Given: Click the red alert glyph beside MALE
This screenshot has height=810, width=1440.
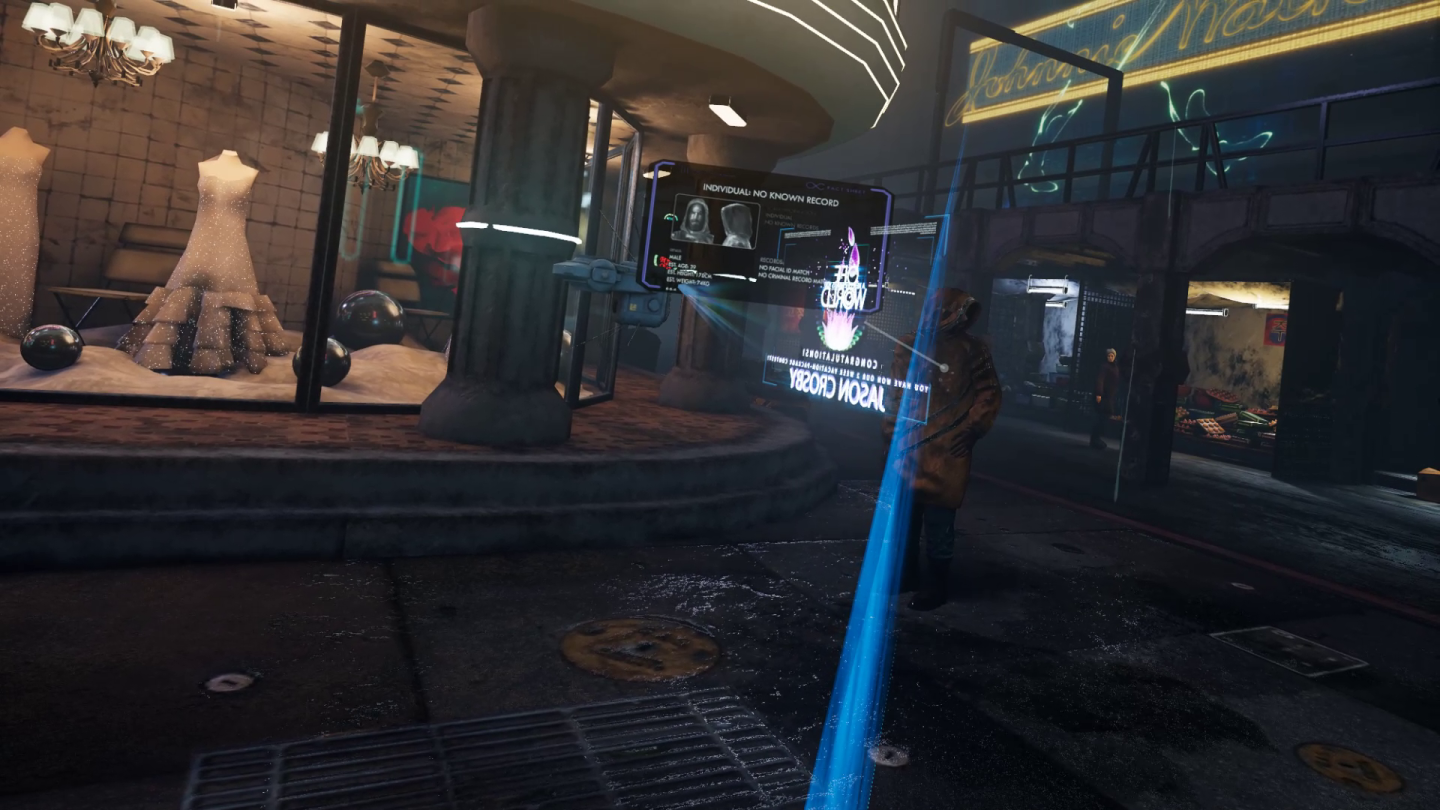Looking at the screenshot, I should [x=663, y=261].
